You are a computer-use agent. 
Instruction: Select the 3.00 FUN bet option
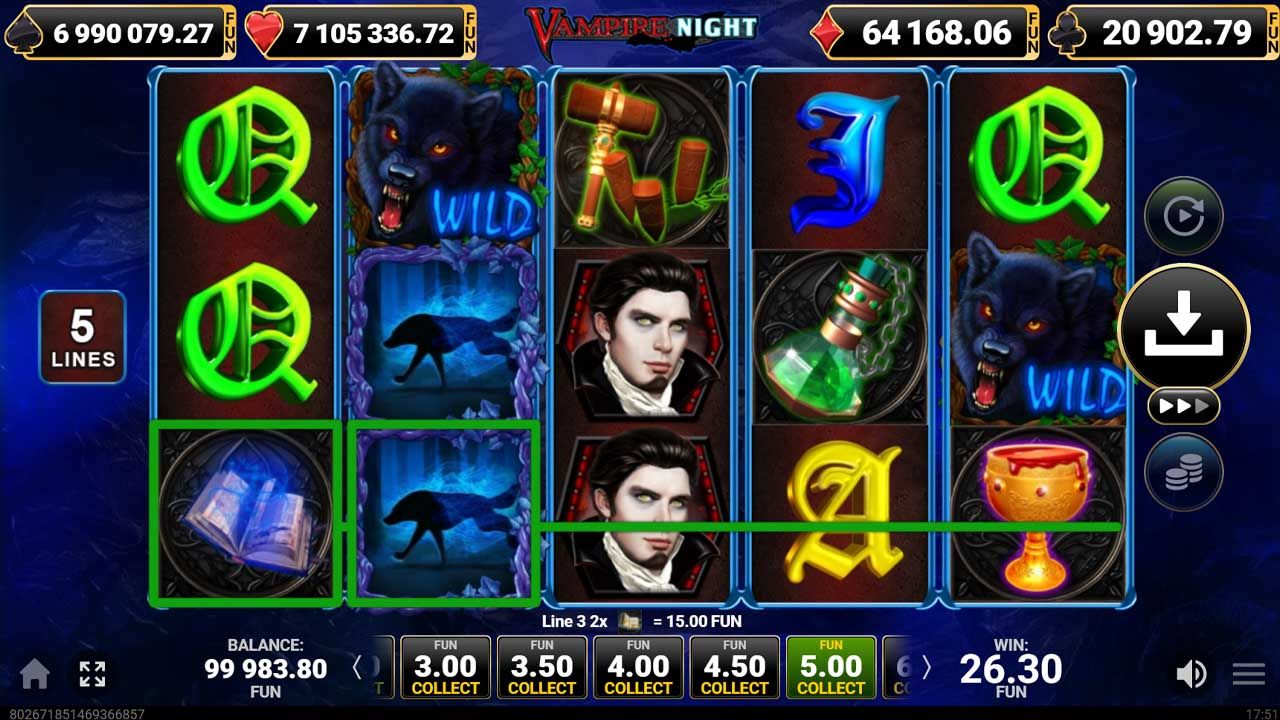[445, 666]
